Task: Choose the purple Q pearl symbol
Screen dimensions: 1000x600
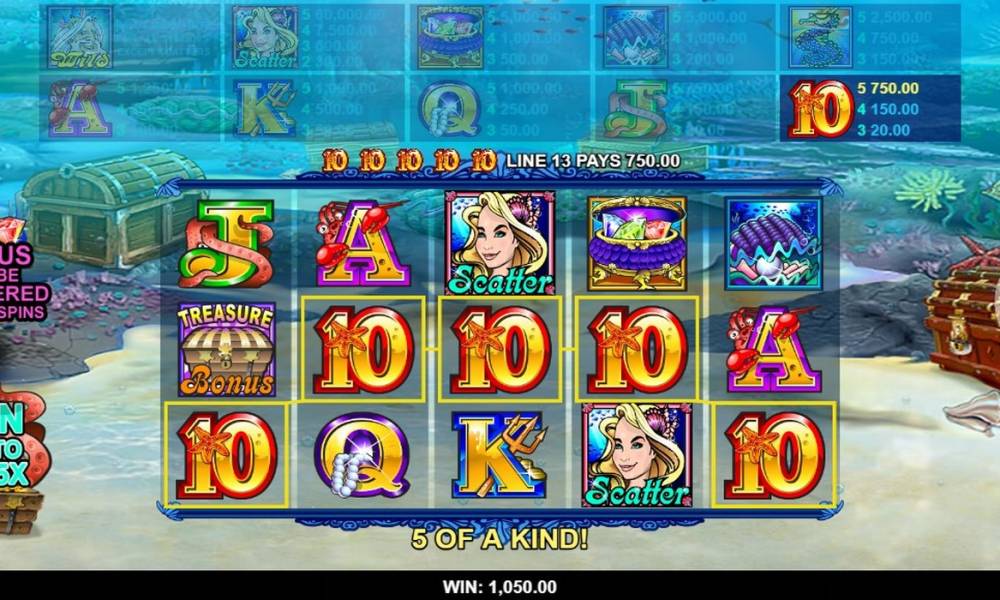Action: coord(362,454)
